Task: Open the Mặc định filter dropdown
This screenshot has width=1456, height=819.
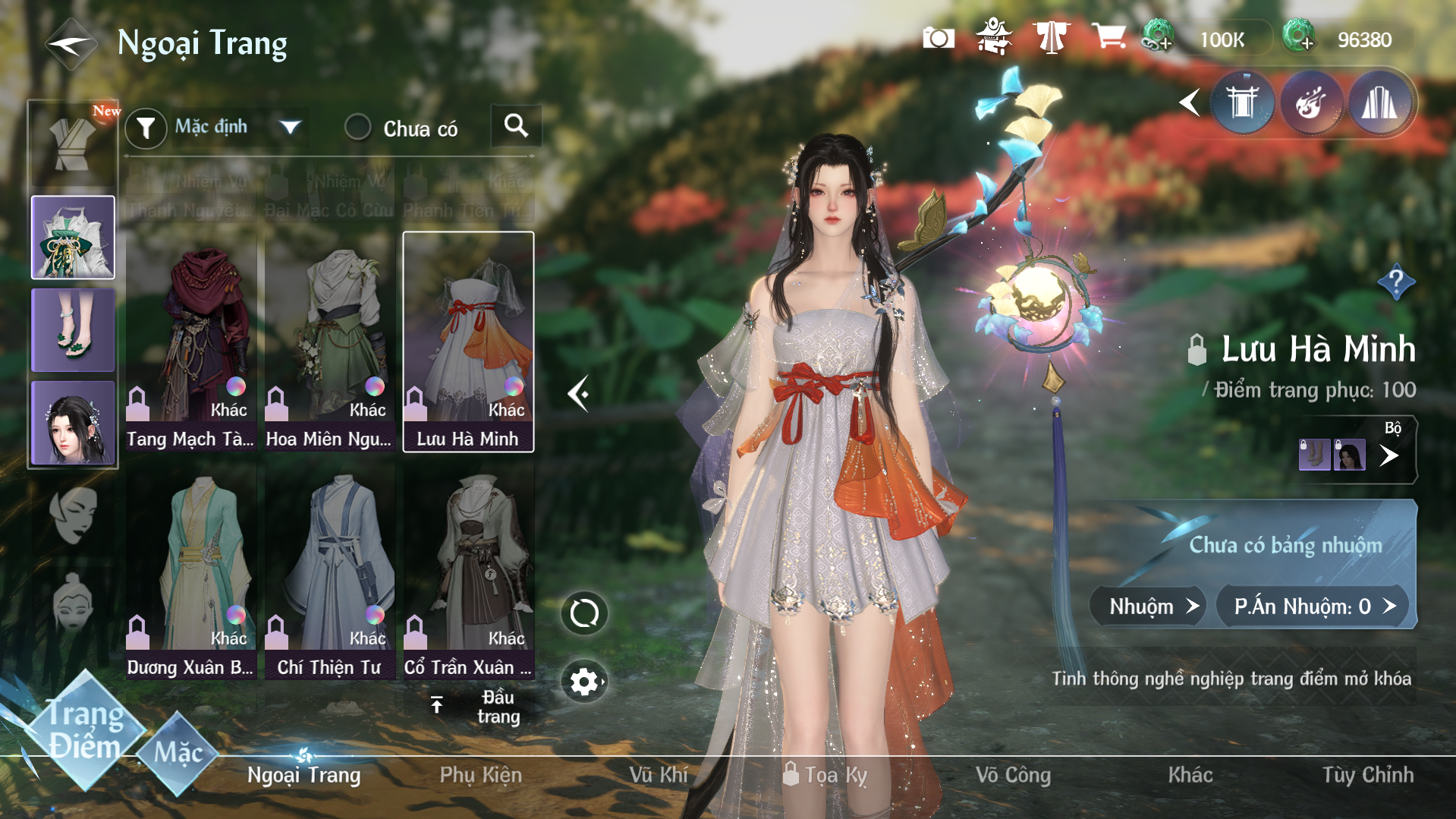Action: point(289,127)
